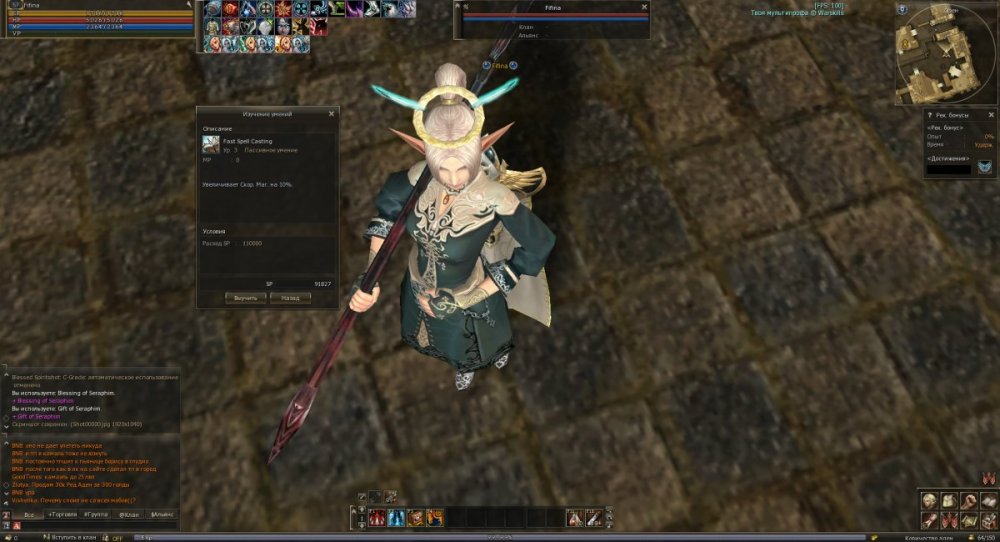The image size is (1000, 542).
Task: Select the Fast Spell Casting skill icon
Action: coord(211,144)
